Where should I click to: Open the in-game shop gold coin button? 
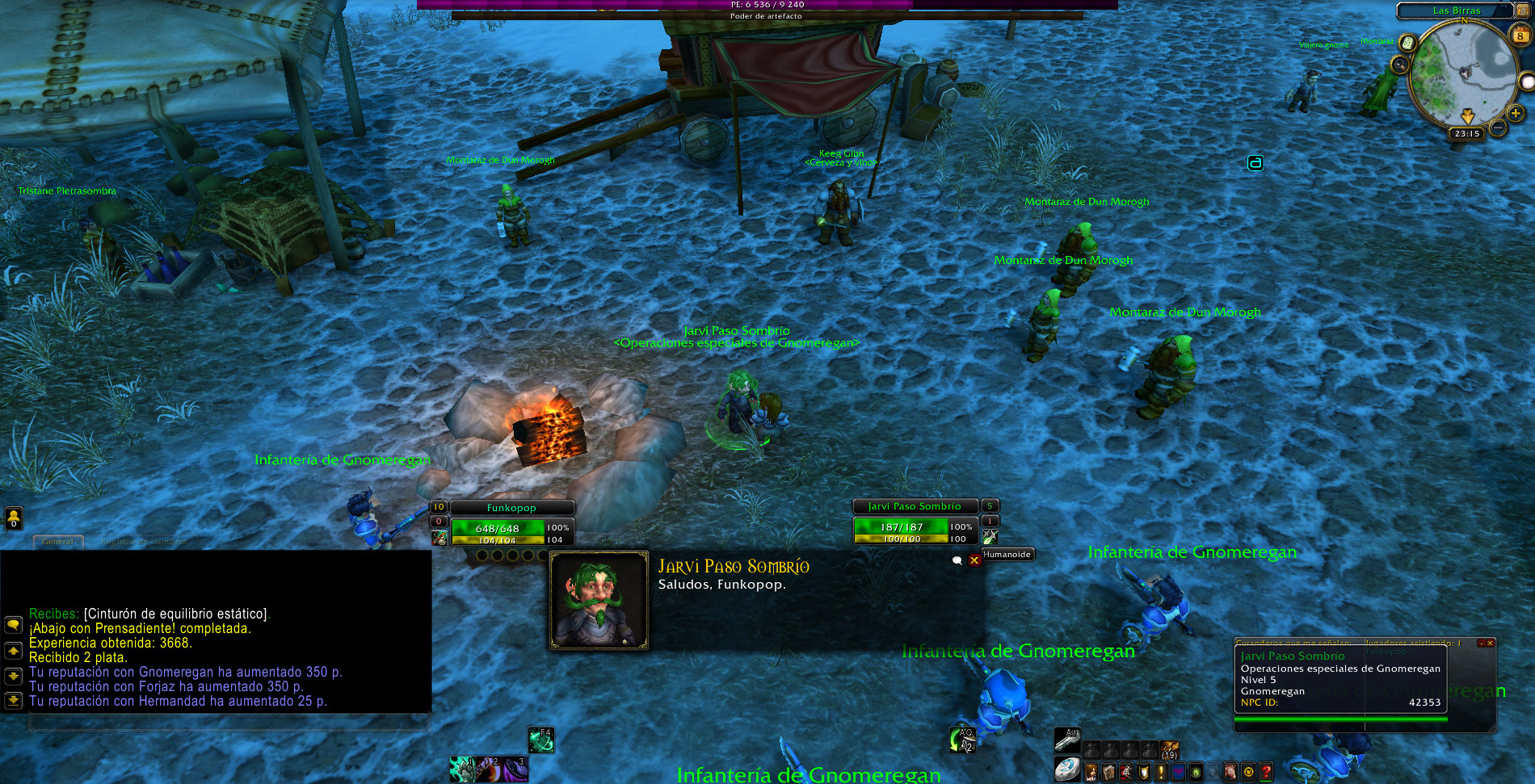(x=1248, y=772)
